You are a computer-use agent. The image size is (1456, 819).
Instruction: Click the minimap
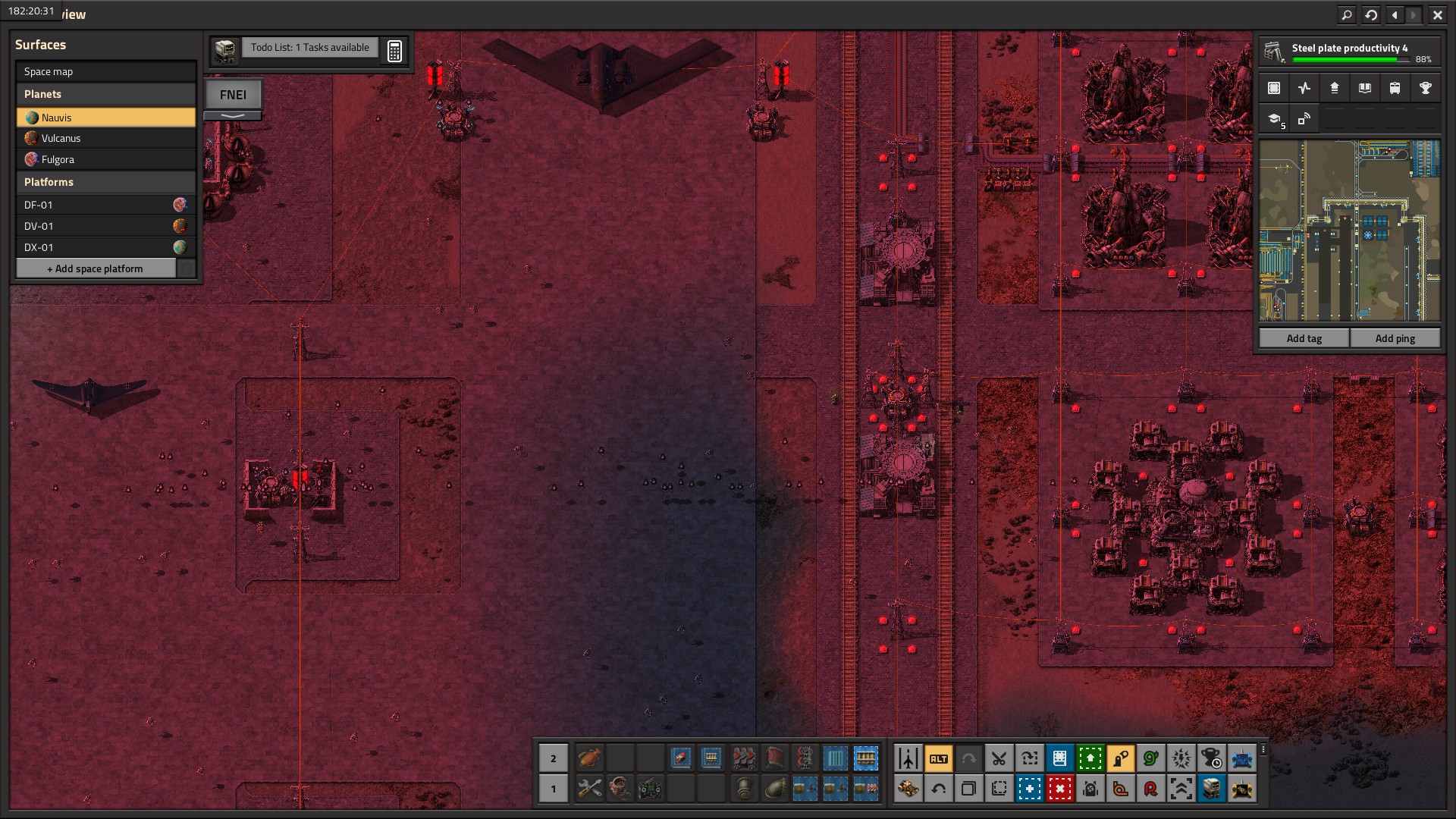point(1349,231)
